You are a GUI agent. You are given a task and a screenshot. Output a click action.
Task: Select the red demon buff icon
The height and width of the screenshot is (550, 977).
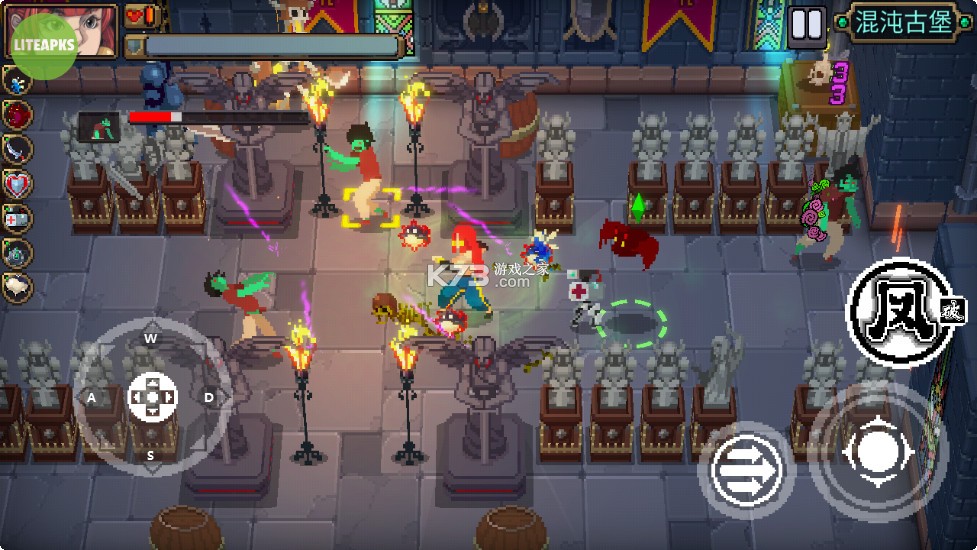tap(17, 114)
